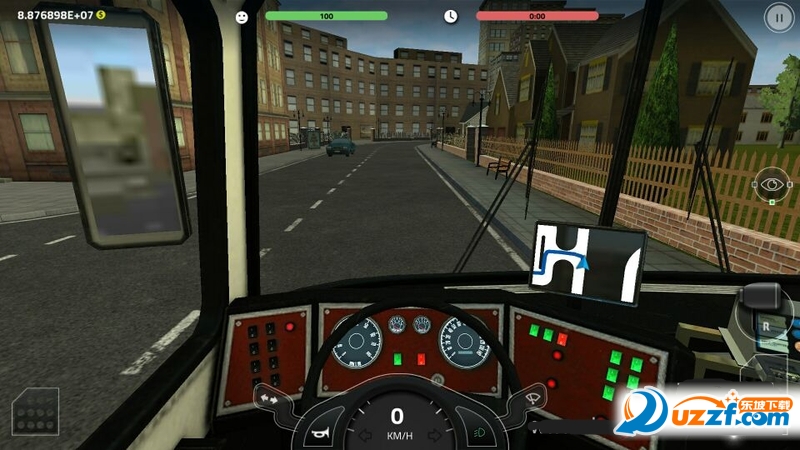Switch the camera view with the eye icon
The height and width of the screenshot is (450, 800).
point(770,184)
